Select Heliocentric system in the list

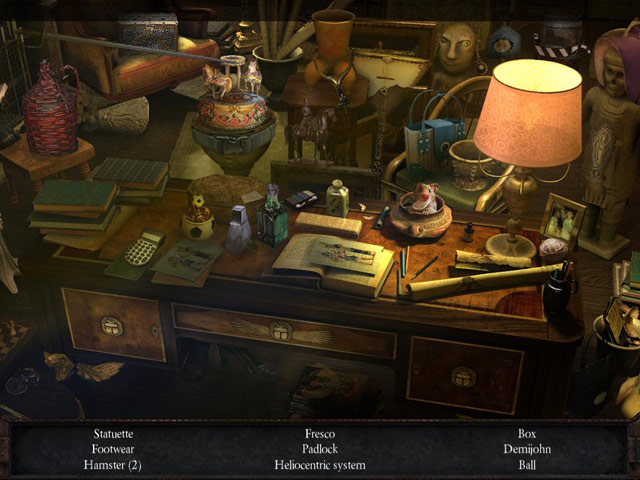320,465
